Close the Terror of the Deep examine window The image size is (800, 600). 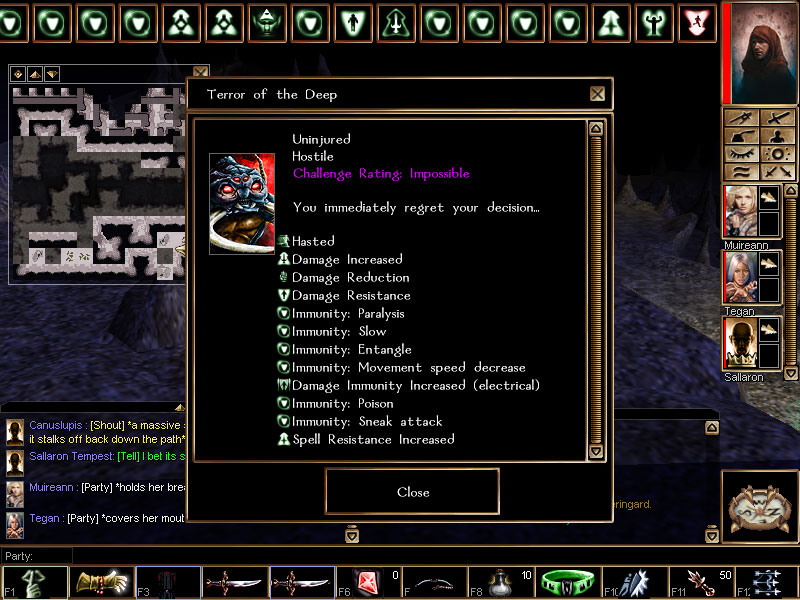point(597,94)
